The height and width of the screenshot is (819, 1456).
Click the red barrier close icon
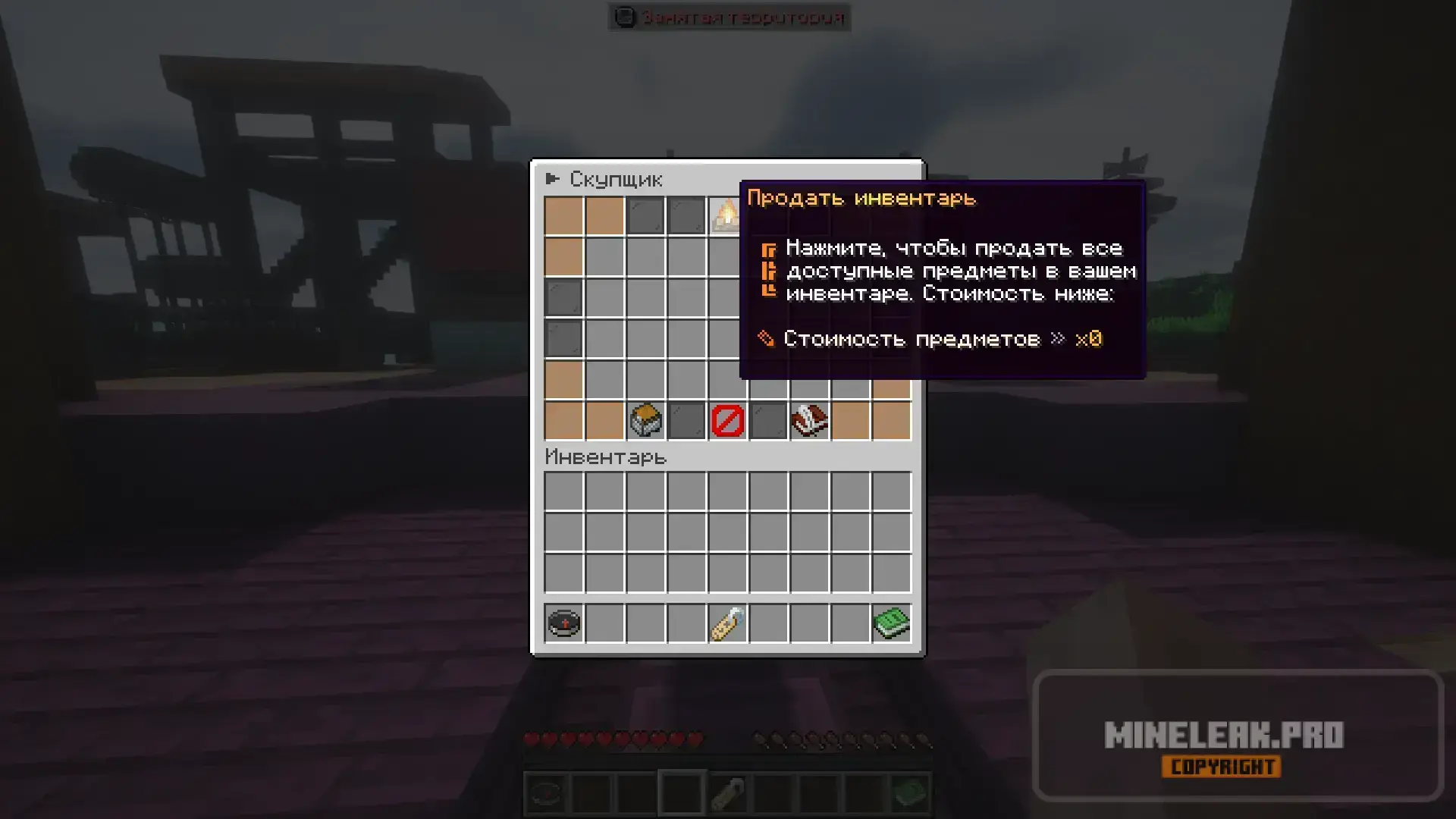pyautogui.click(x=727, y=421)
